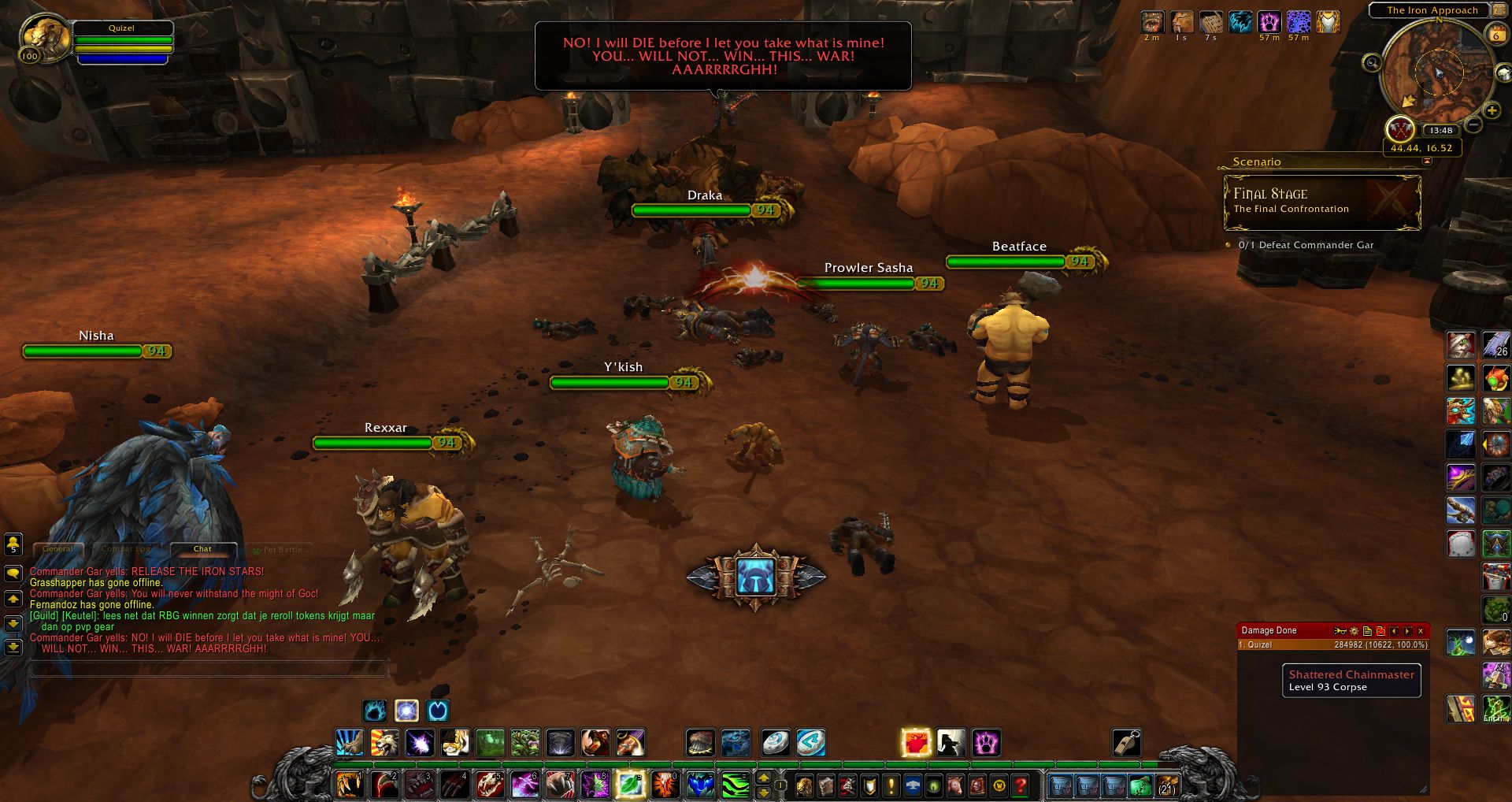Activate the green leaf ability on action bar
Image resolution: width=1512 pixels, height=802 pixels.
(x=630, y=785)
